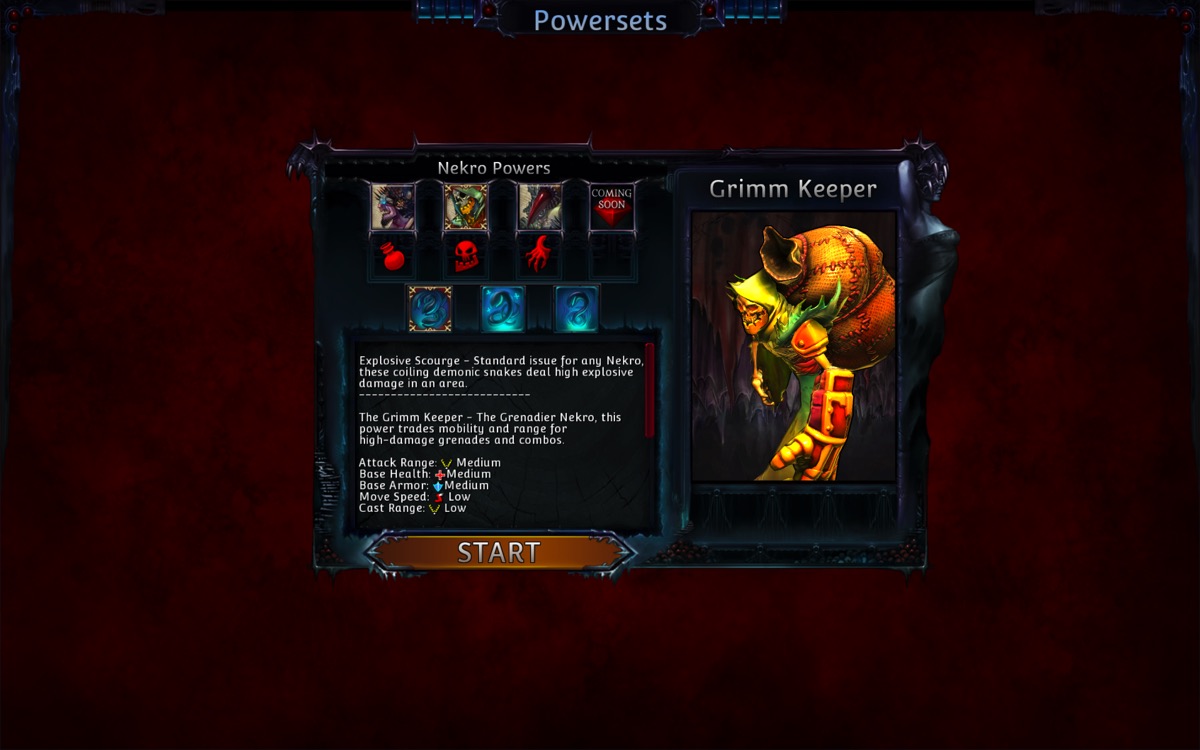
Task: Select the purple spiky-haired Nekro portrait
Action: click(393, 207)
